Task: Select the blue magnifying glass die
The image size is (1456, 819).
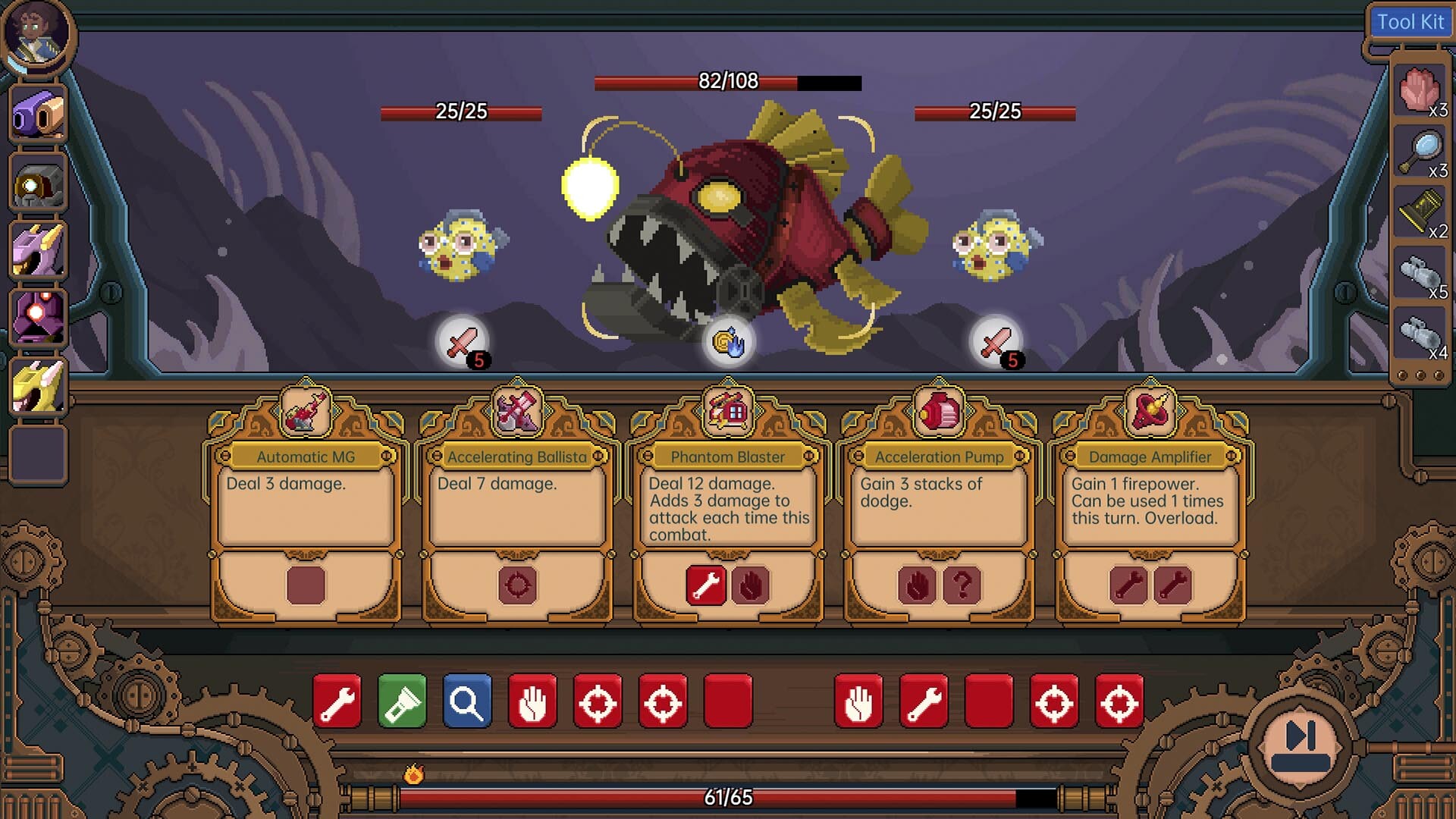Action: tap(467, 701)
